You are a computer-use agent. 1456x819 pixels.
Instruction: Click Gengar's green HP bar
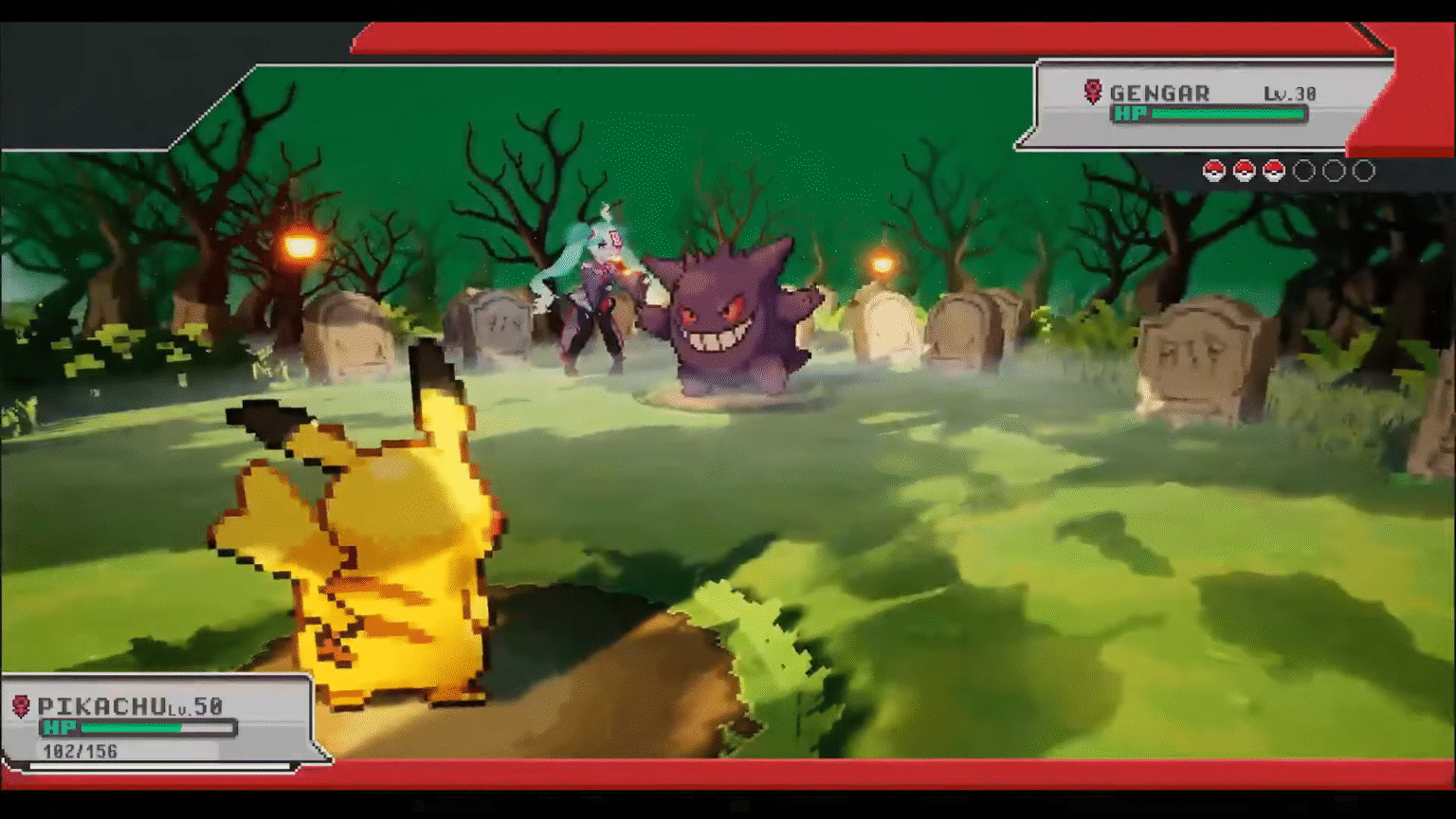click(x=1228, y=114)
